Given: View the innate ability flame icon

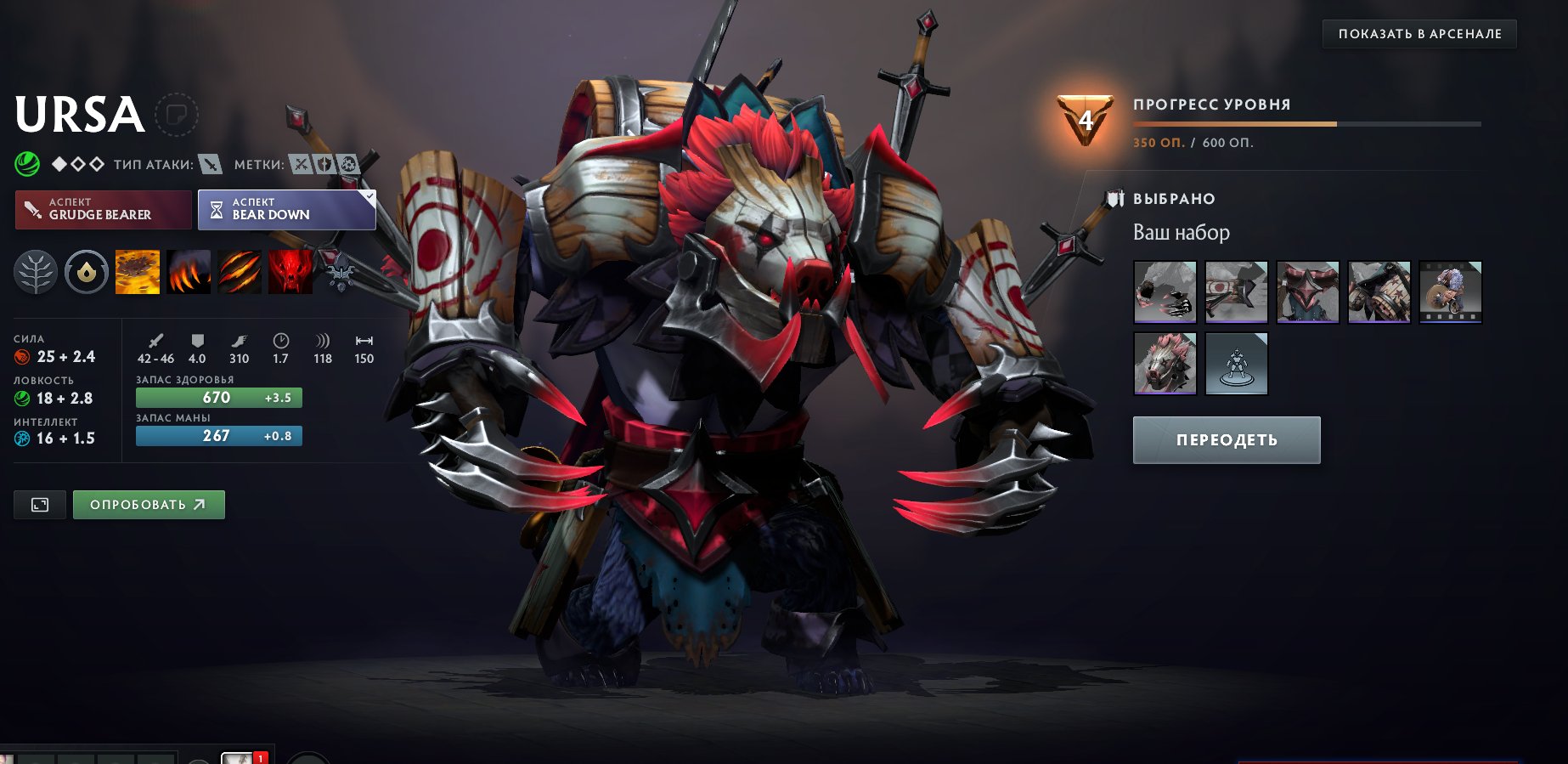Looking at the screenshot, I should [87, 273].
